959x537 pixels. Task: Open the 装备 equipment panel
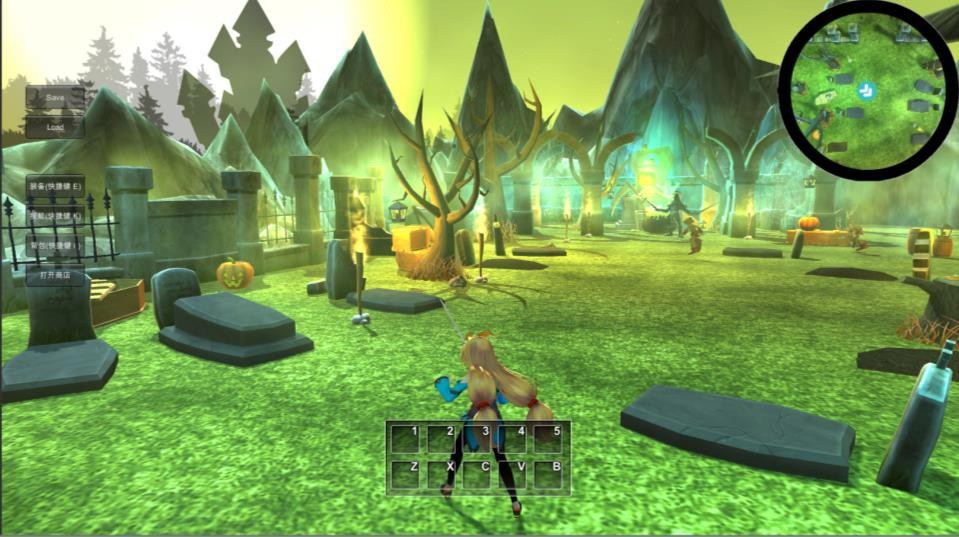[x=55, y=186]
